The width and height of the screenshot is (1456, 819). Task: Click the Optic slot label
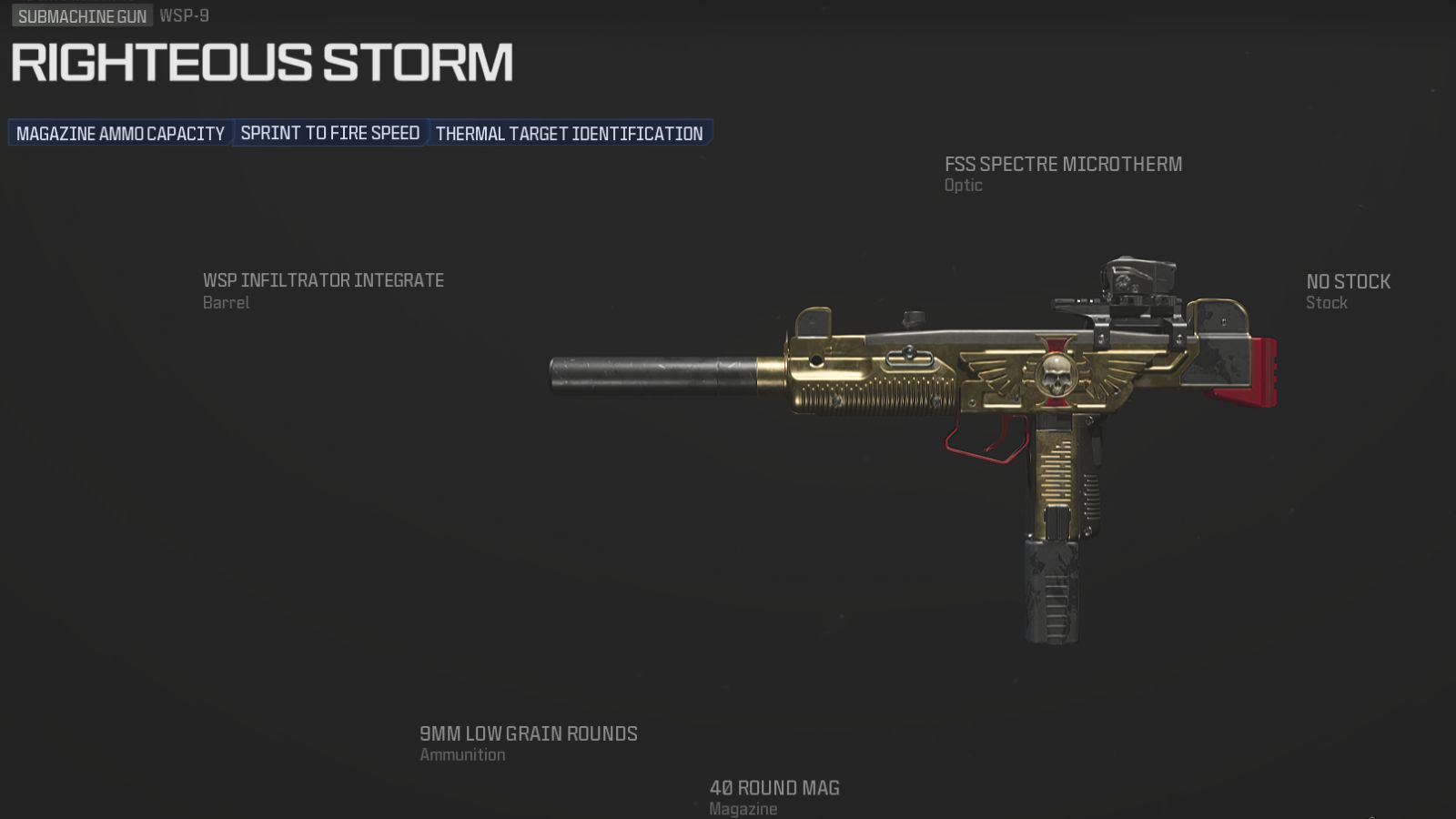962,185
